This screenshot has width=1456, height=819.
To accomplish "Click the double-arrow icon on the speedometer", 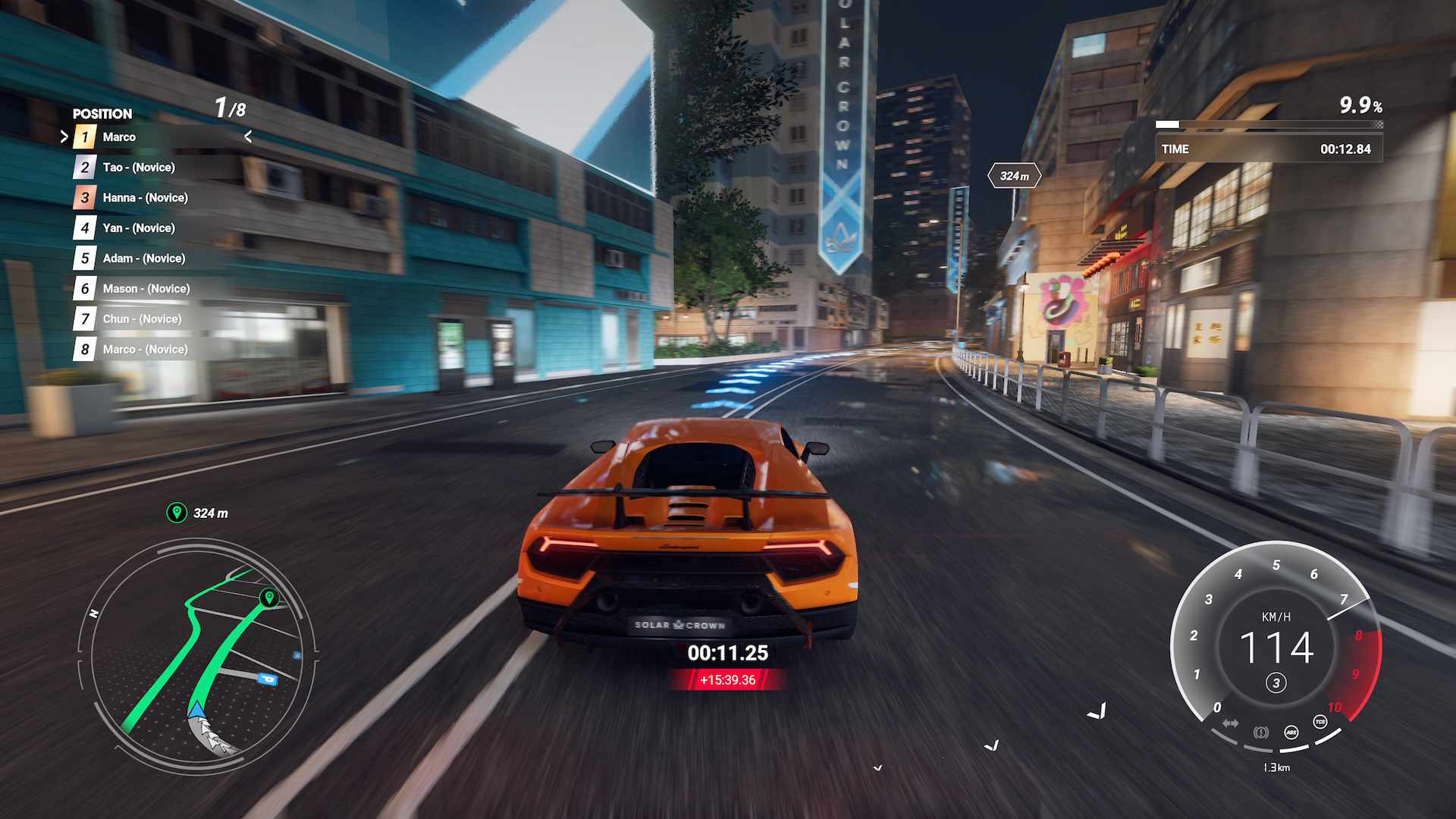I will coord(1230,723).
